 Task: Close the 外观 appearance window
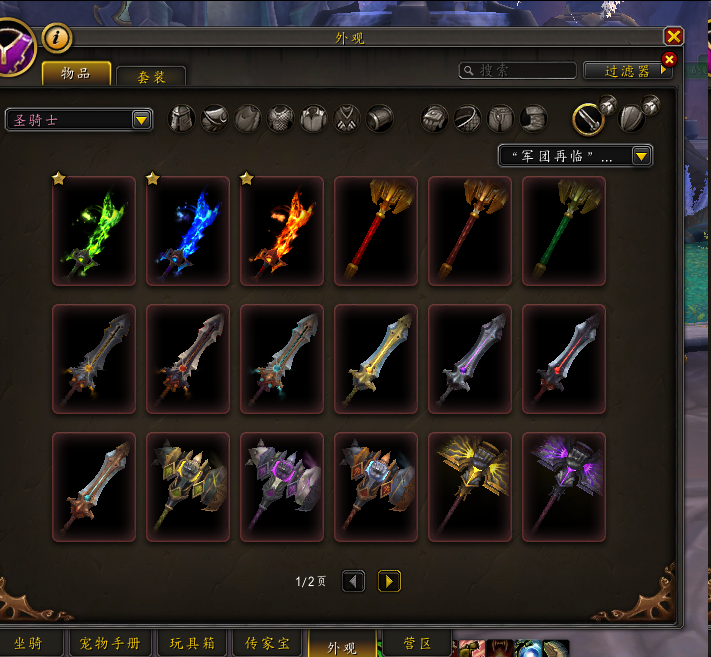pyautogui.click(x=674, y=36)
